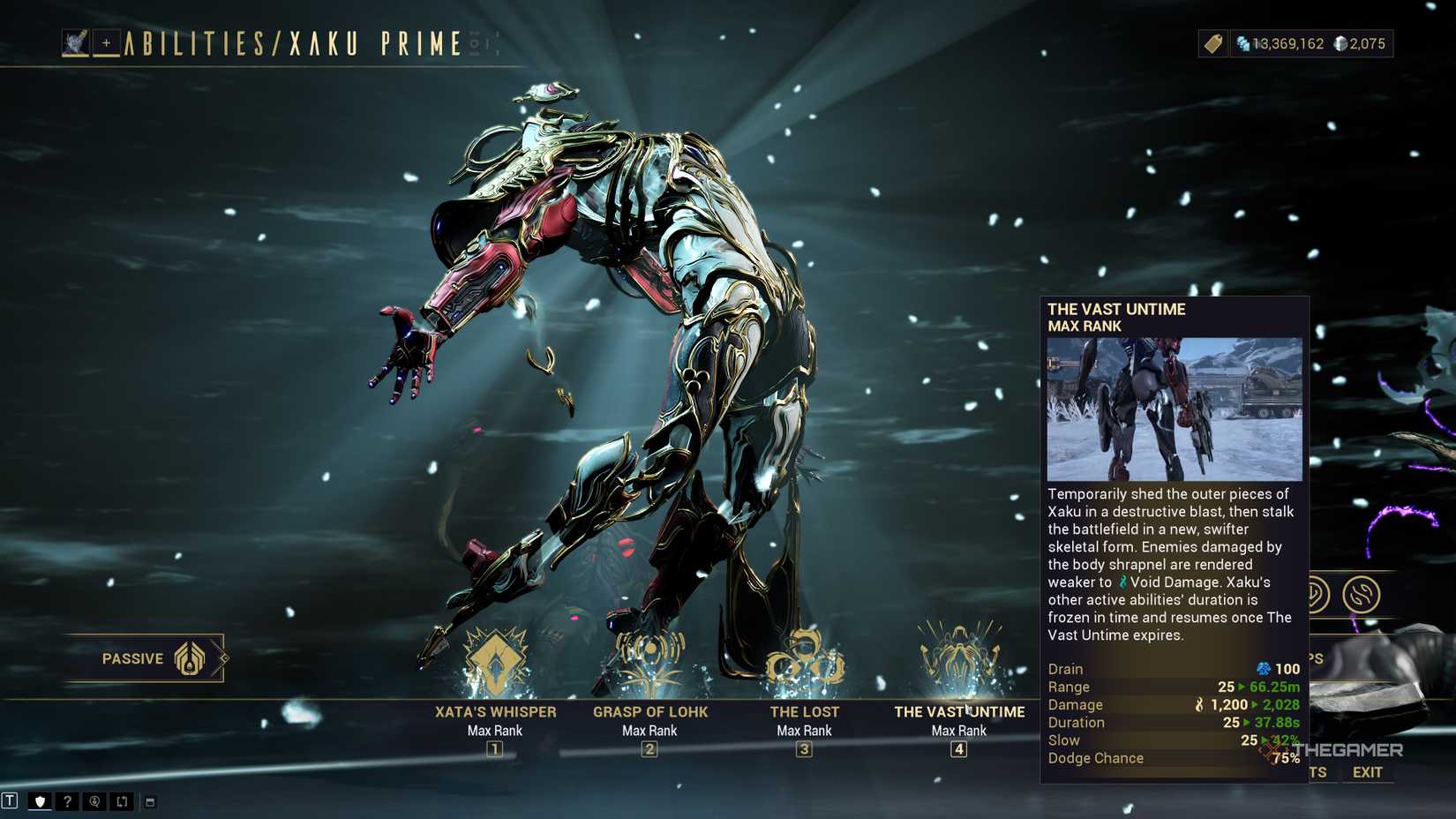Open the add loadout plus expander

(106, 41)
